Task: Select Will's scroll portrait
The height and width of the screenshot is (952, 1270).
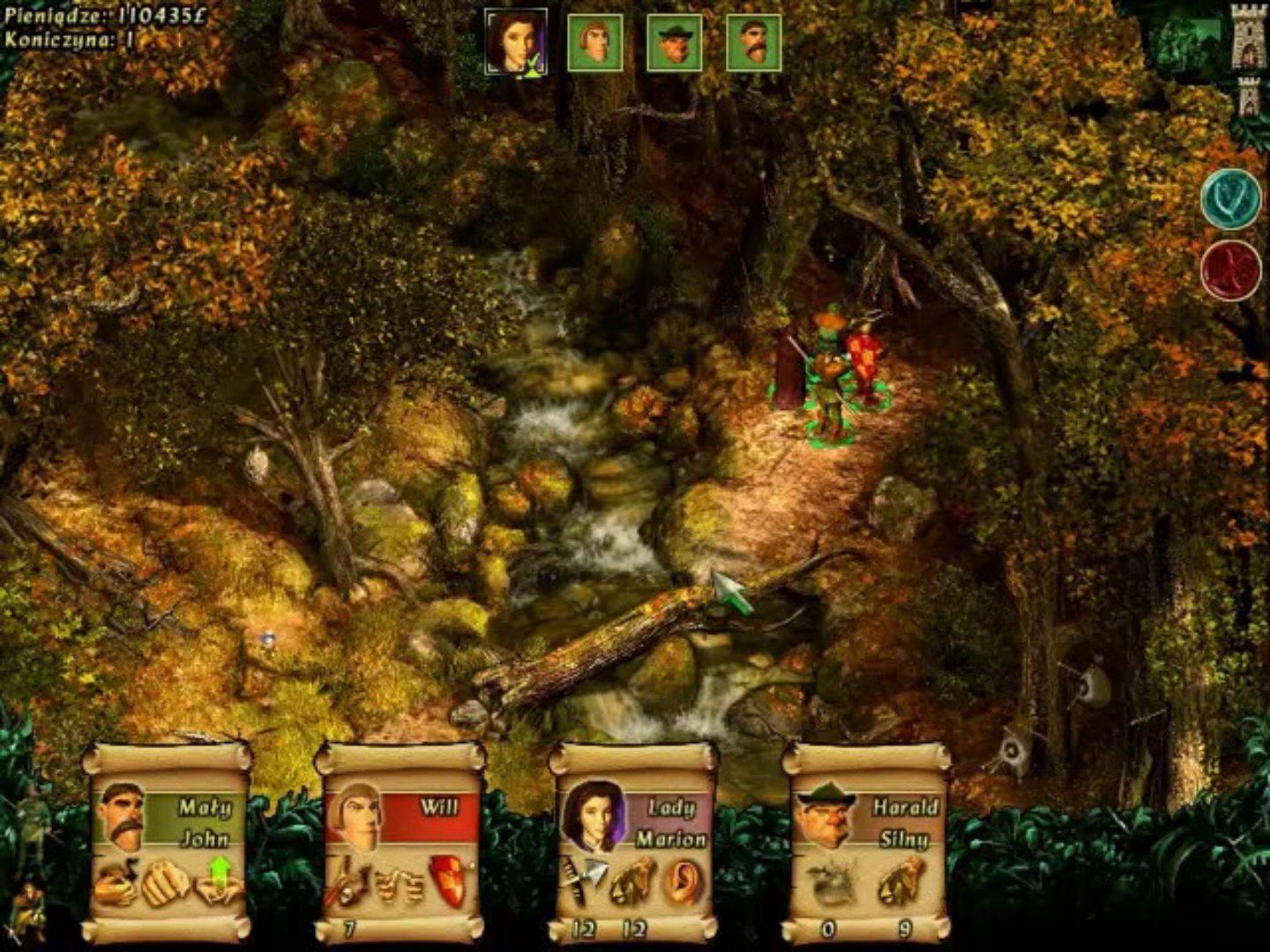Action: (x=355, y=815)
